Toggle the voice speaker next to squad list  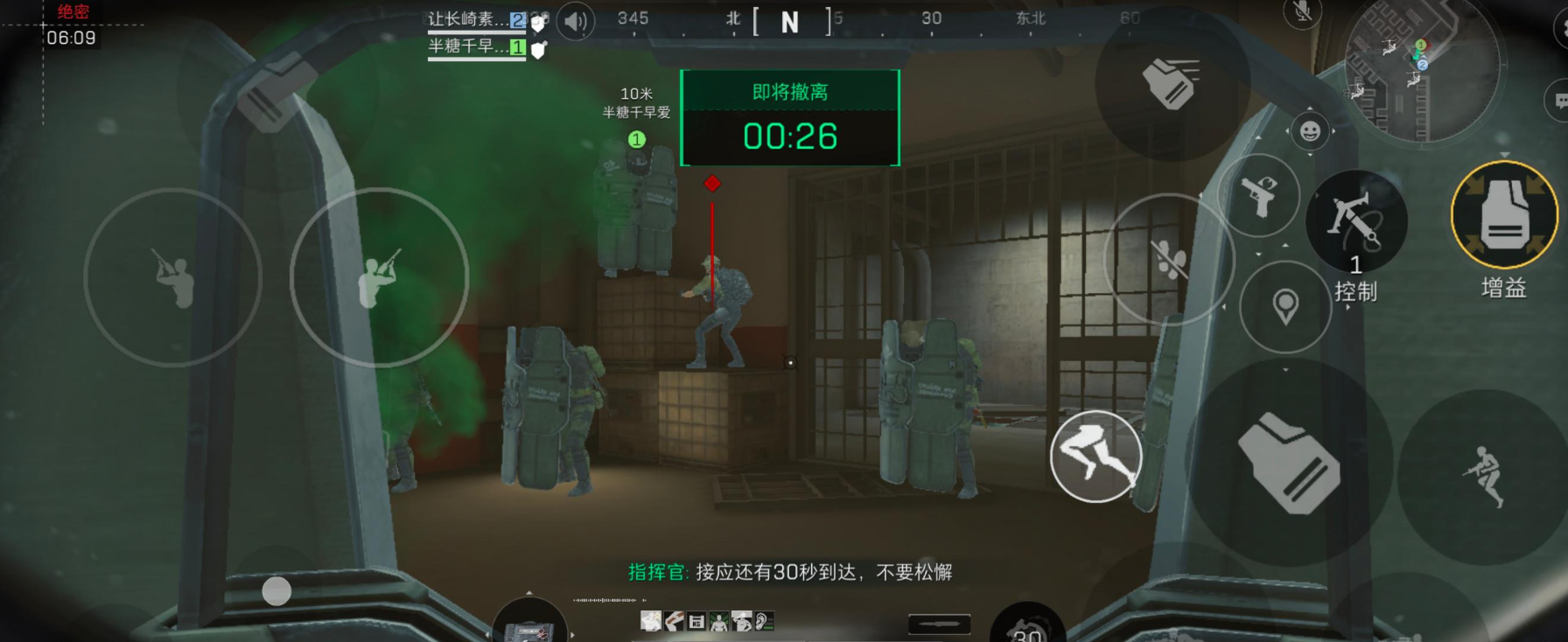click(x=575, y=19)
